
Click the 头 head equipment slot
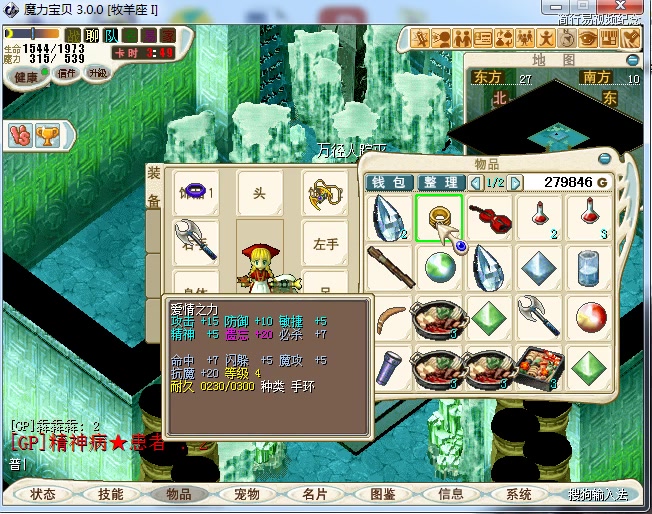[x=260, y=192]
